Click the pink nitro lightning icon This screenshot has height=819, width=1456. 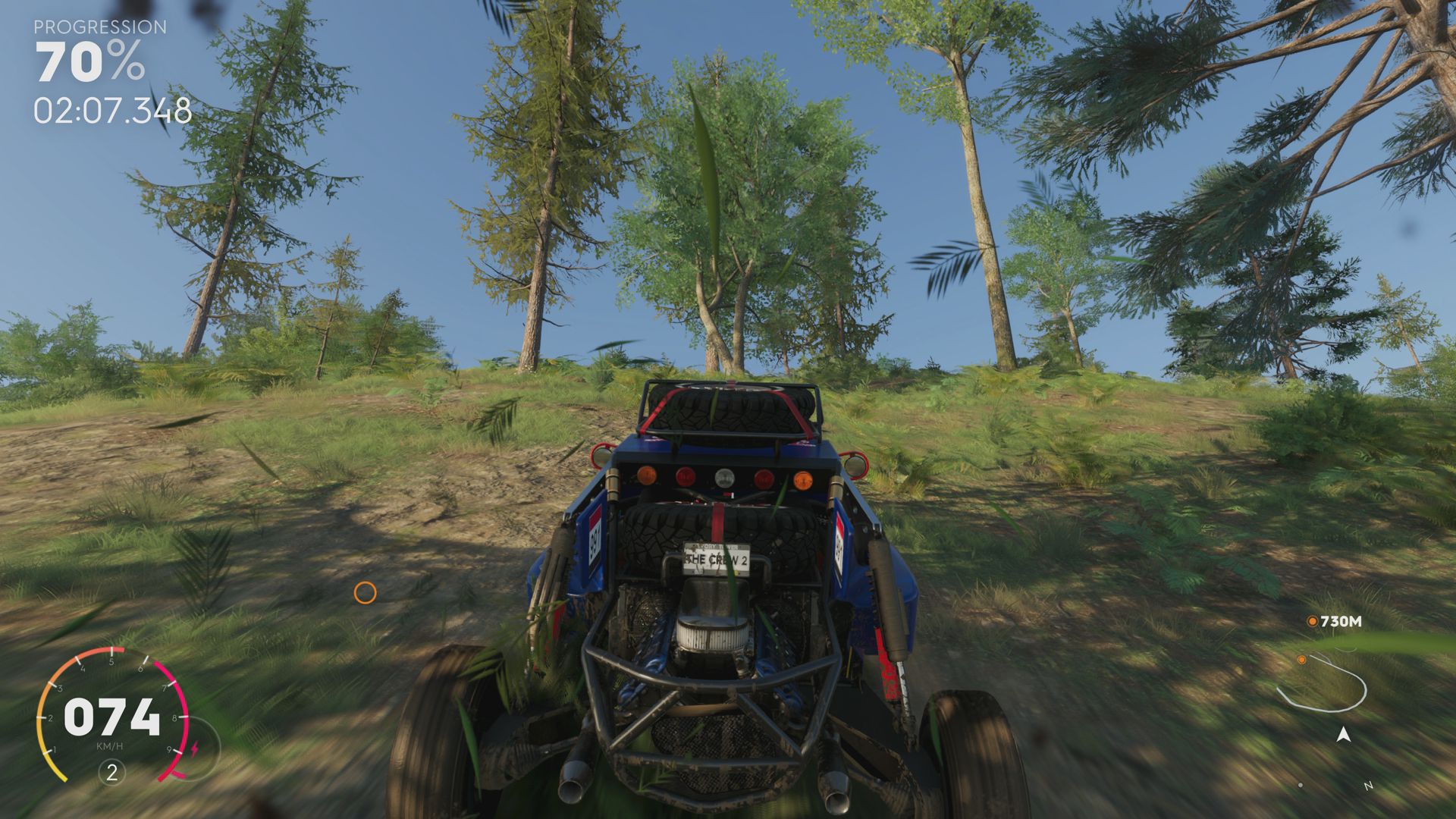195,747
